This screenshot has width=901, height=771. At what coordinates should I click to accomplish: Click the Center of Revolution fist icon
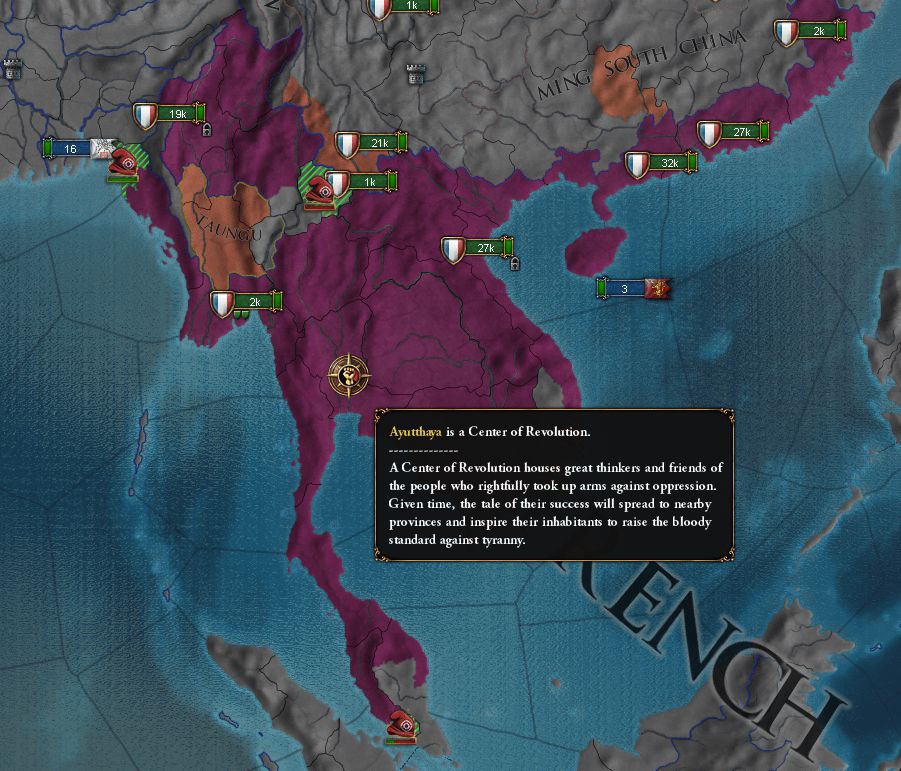click(x=348, y=377)
